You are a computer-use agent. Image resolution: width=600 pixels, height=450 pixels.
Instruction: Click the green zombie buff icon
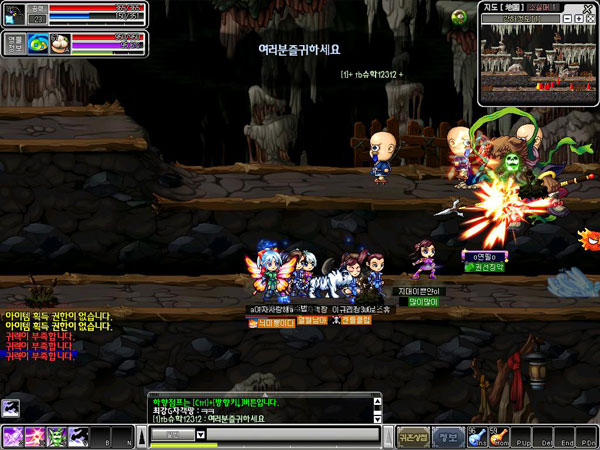tap(460, 16)
